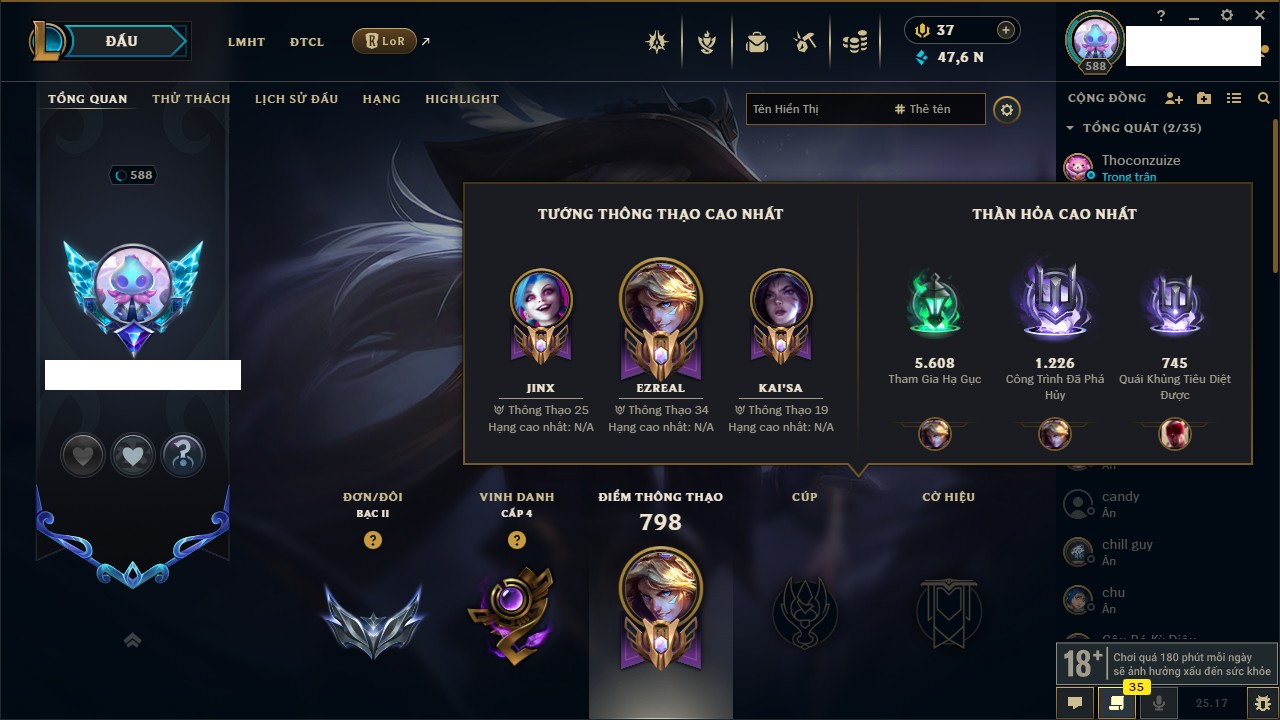Image resolution: width=1280 pixels, height=720 pixels.
Task: Switch to the THỬ THÁCH tab
Action: click(191, 99)
